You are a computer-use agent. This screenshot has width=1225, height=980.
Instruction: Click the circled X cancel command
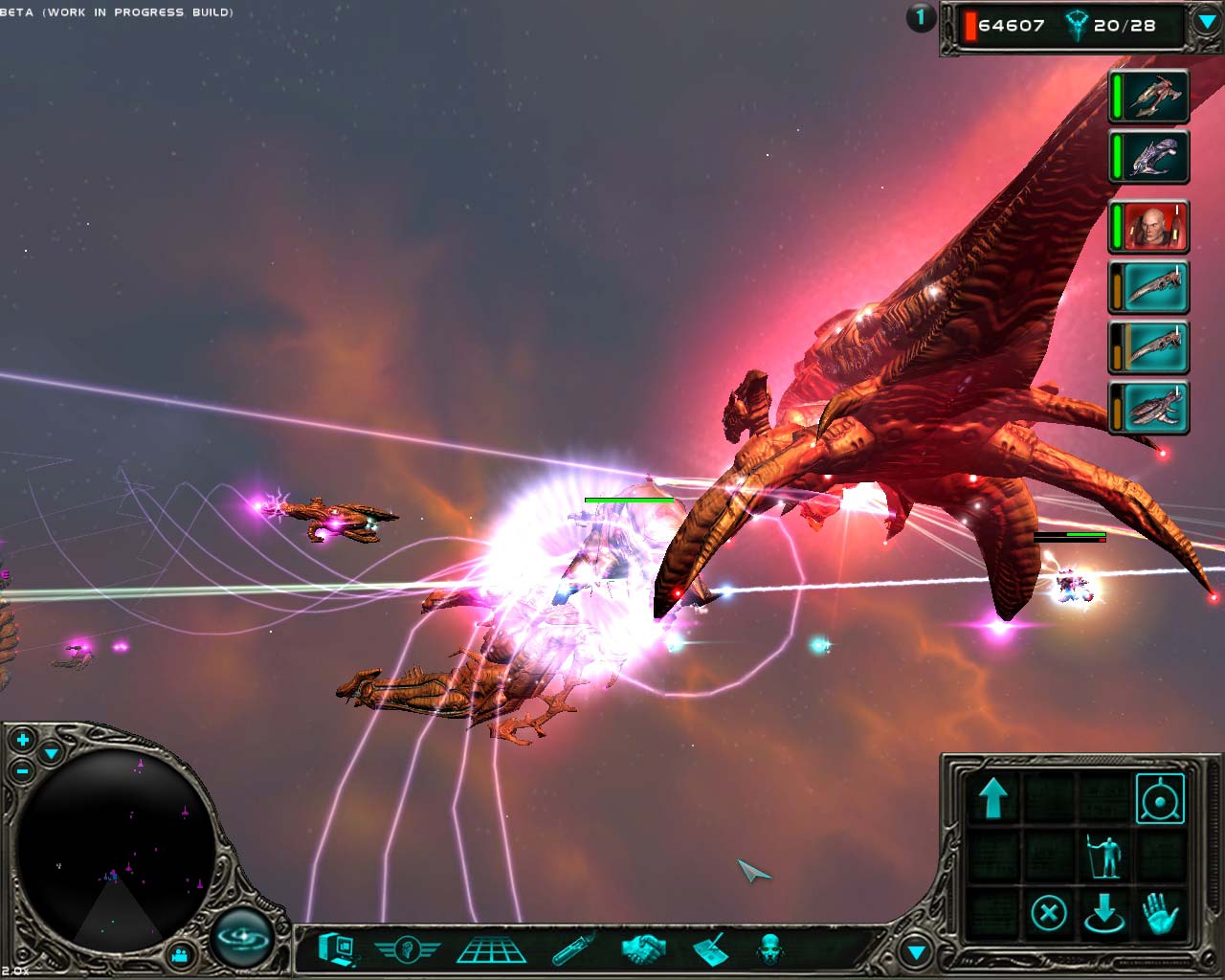tap(1049, 912)
